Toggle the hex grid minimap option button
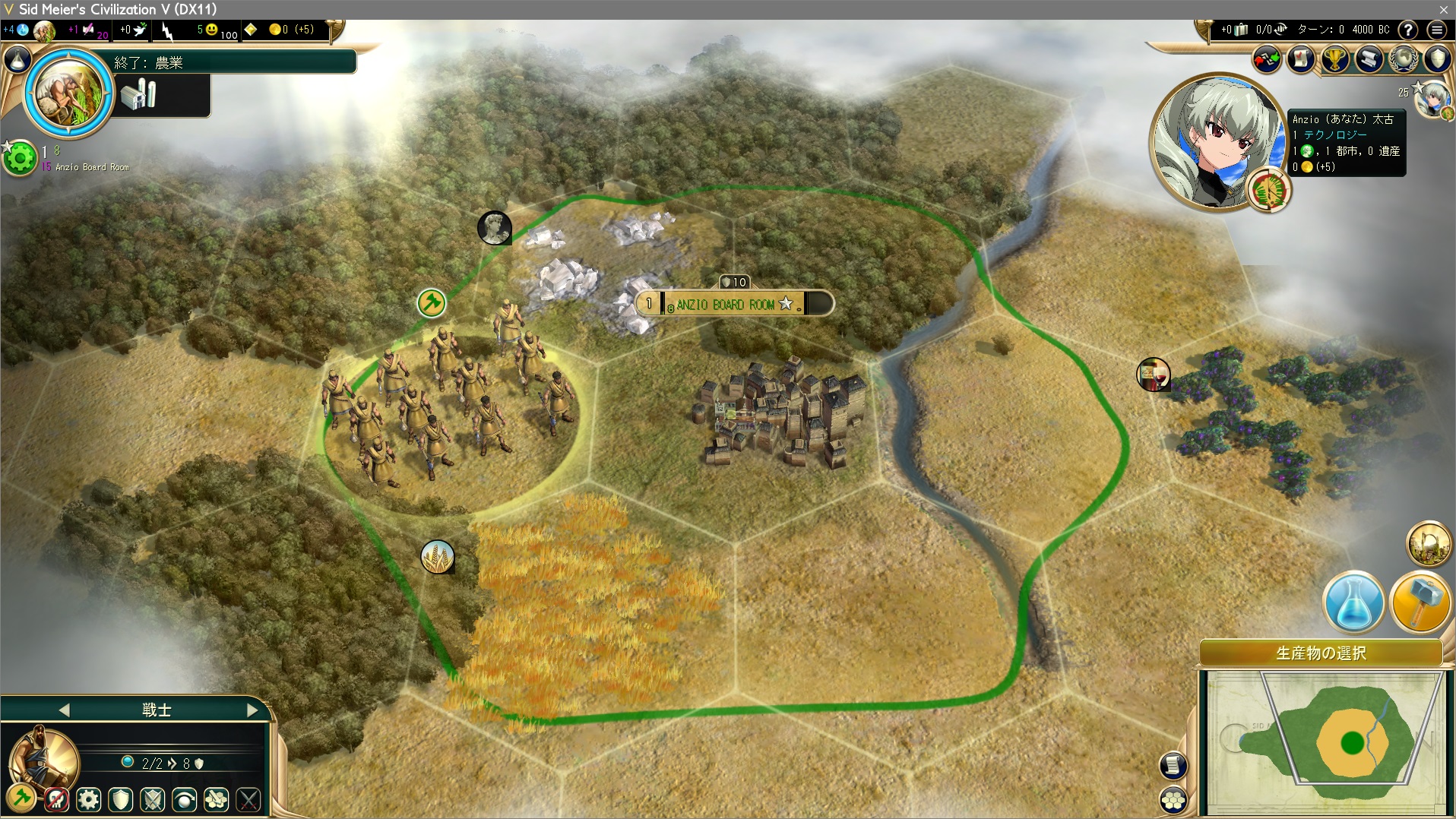 [1174, 799]
